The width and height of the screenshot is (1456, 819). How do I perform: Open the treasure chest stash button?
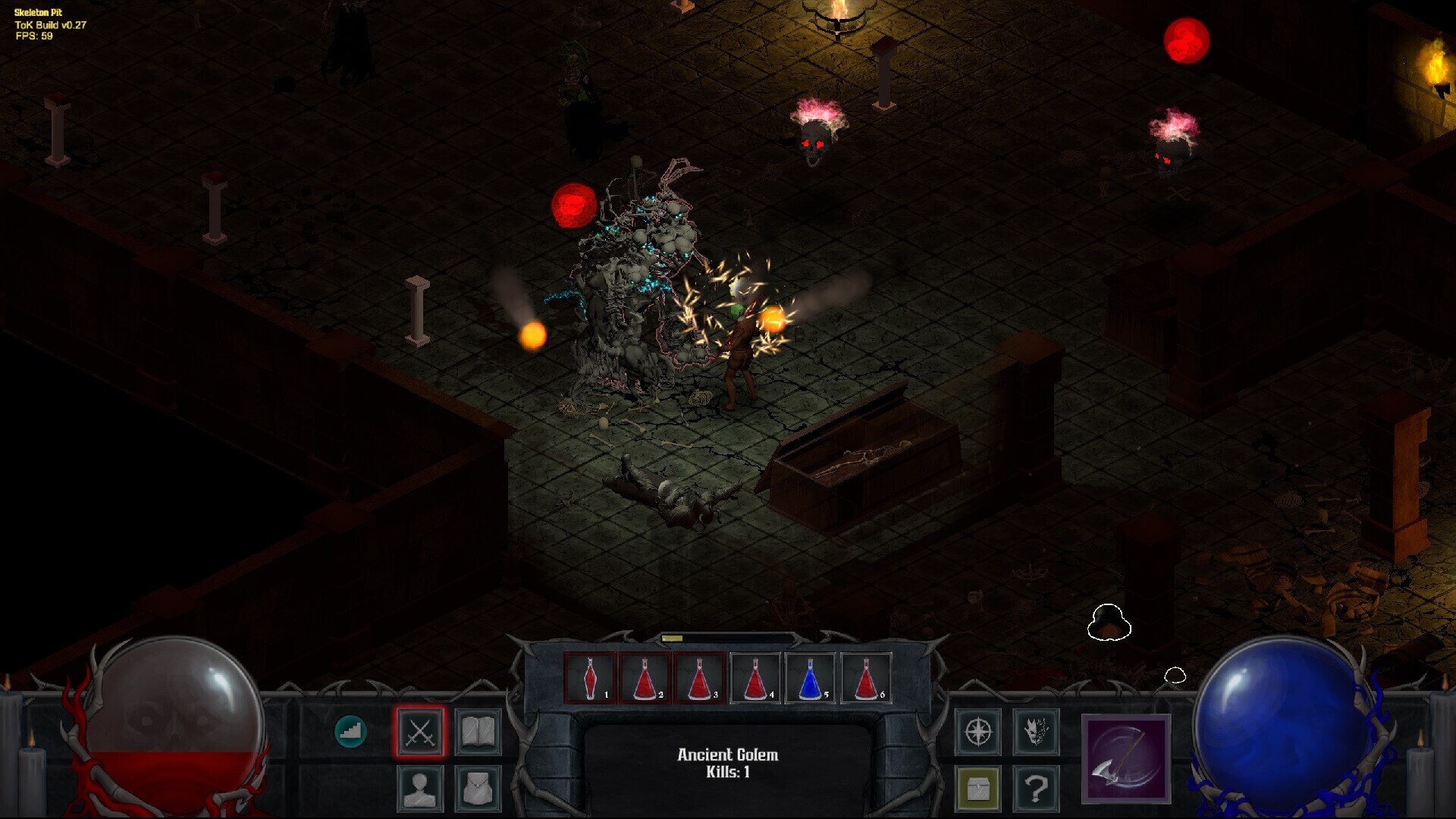coord(978,789)
